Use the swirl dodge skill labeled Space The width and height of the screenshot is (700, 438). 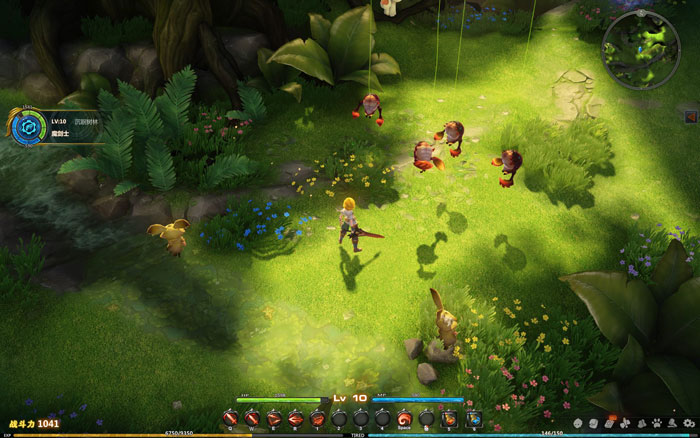404,418
